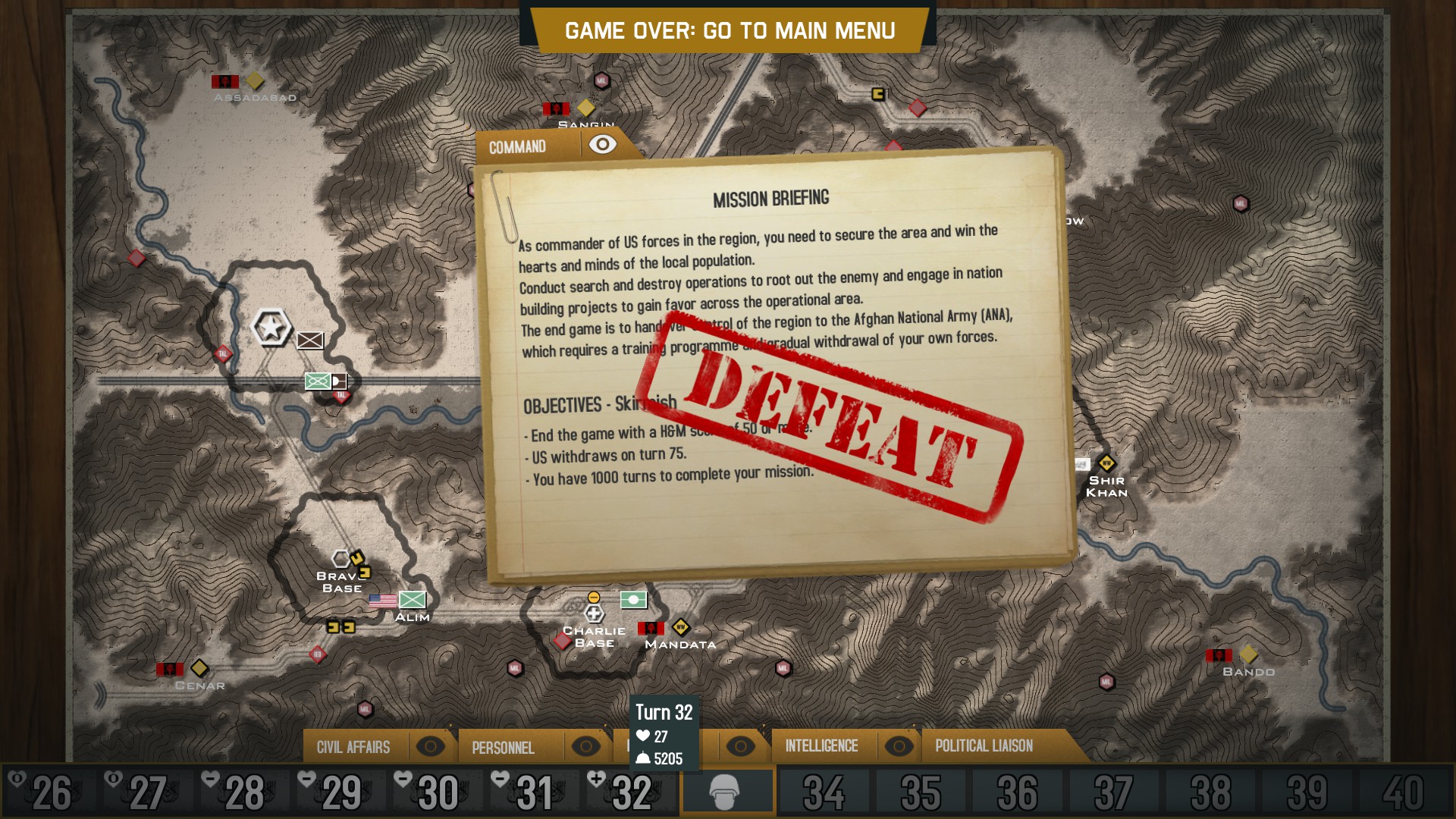Open the Political Liaison tab

984,746
